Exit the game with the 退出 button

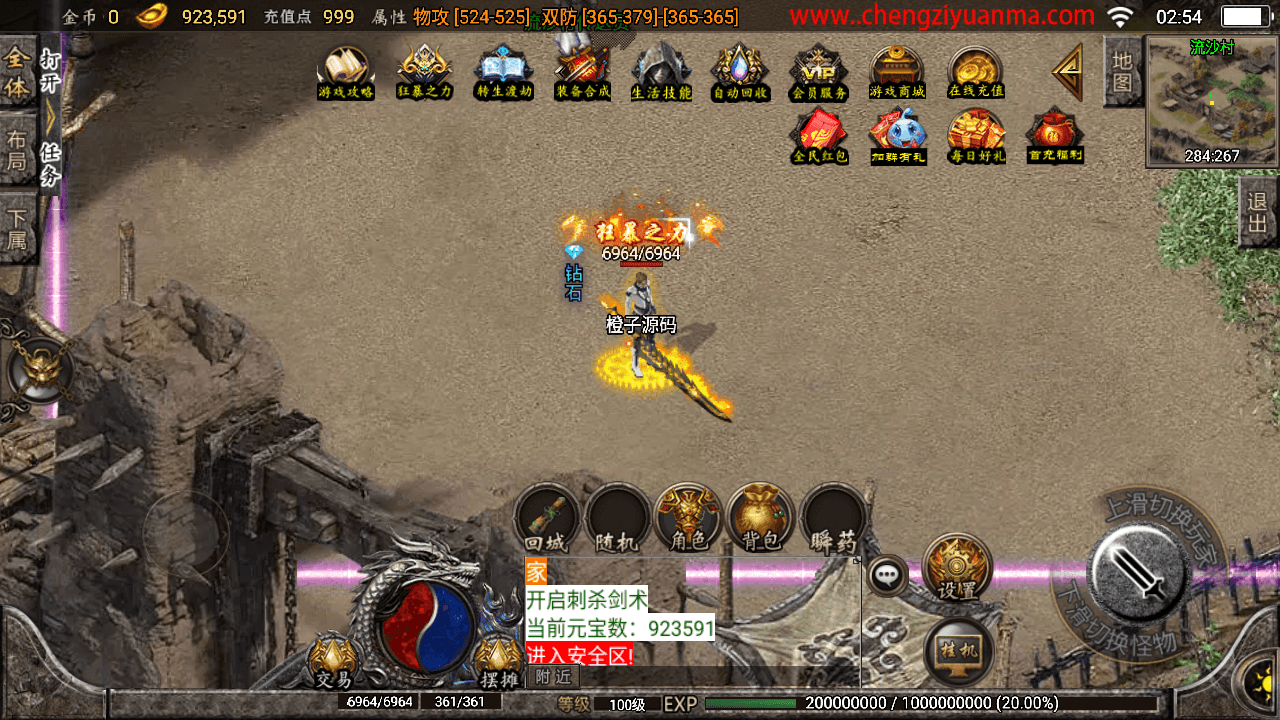pyautogui.click(x=1258, y=213)
